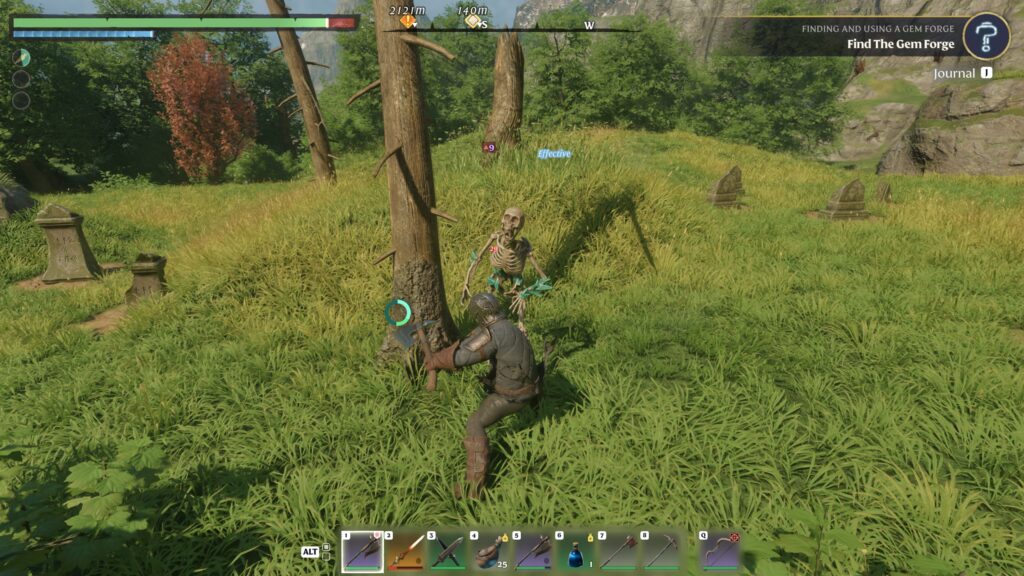Select the blue potion slot
The height and width of the screenshot is (576, 1024).
pos(577,551)
